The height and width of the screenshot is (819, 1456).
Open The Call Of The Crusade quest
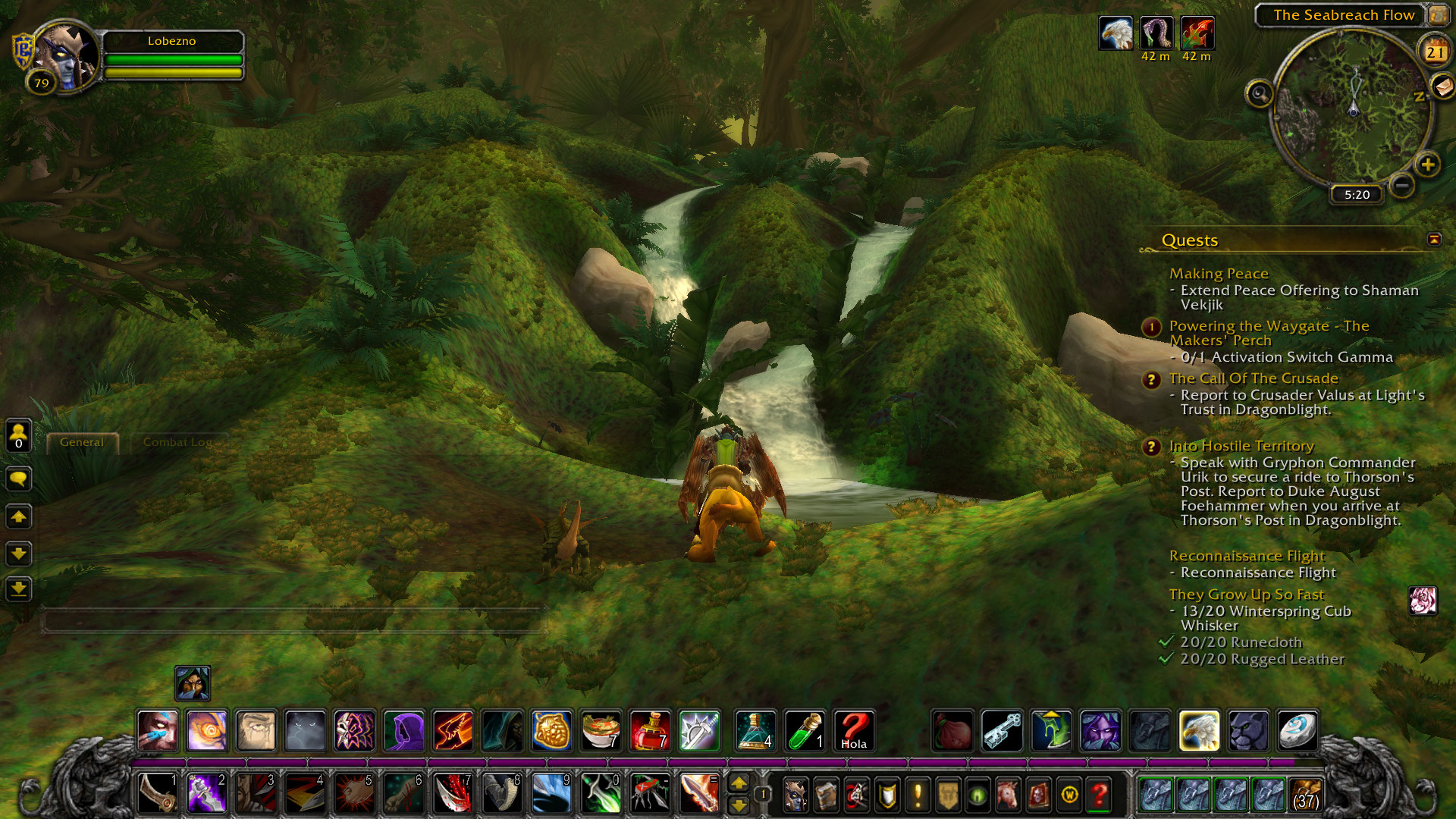click(1253, 378)
